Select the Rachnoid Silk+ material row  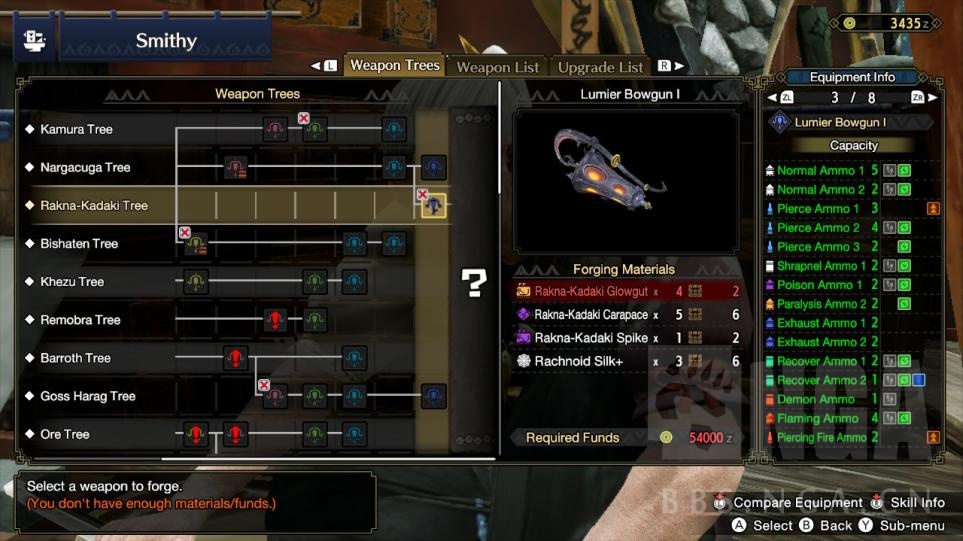[627, 361]
